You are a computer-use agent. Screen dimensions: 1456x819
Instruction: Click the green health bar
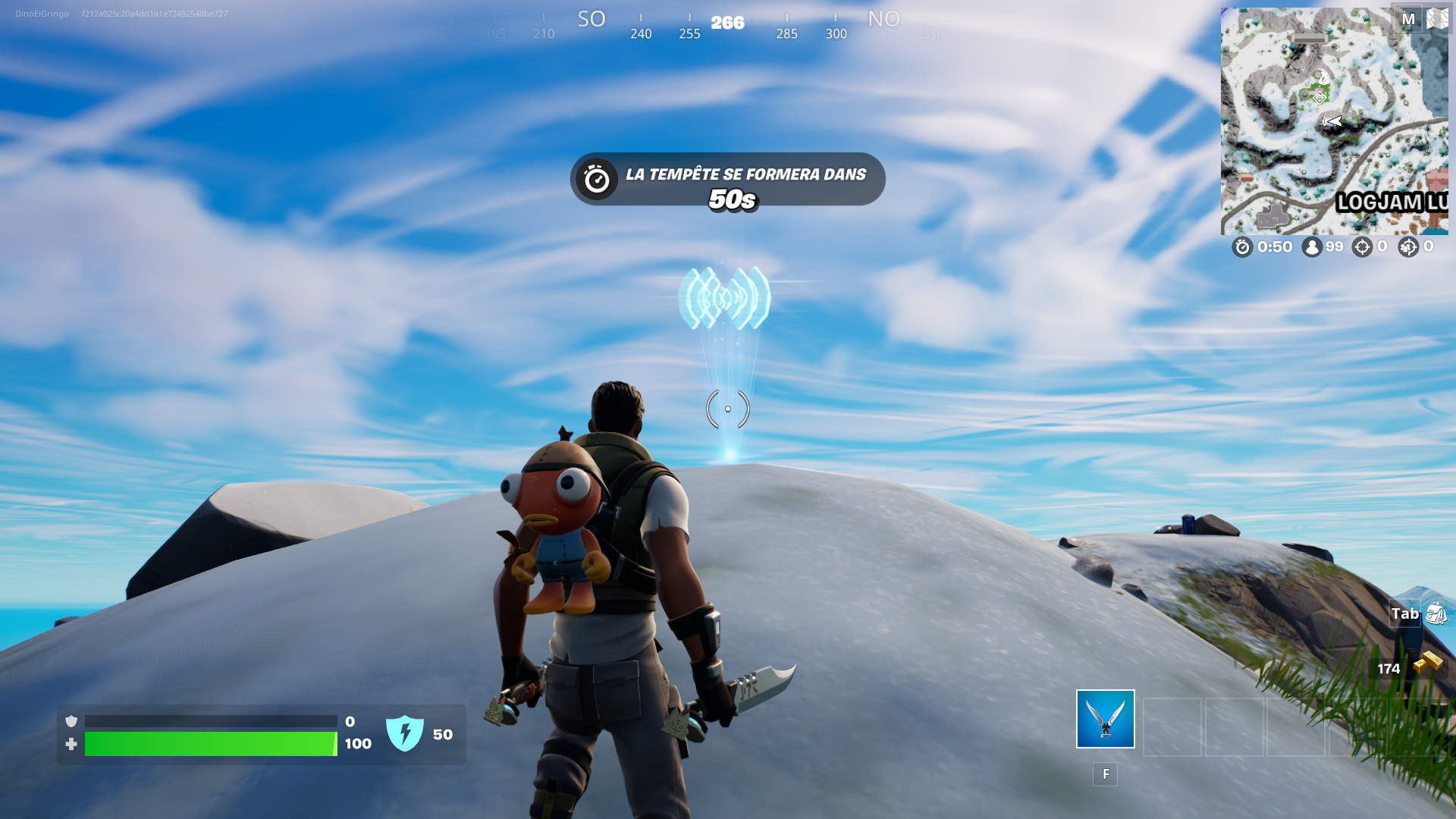(212, 745)
